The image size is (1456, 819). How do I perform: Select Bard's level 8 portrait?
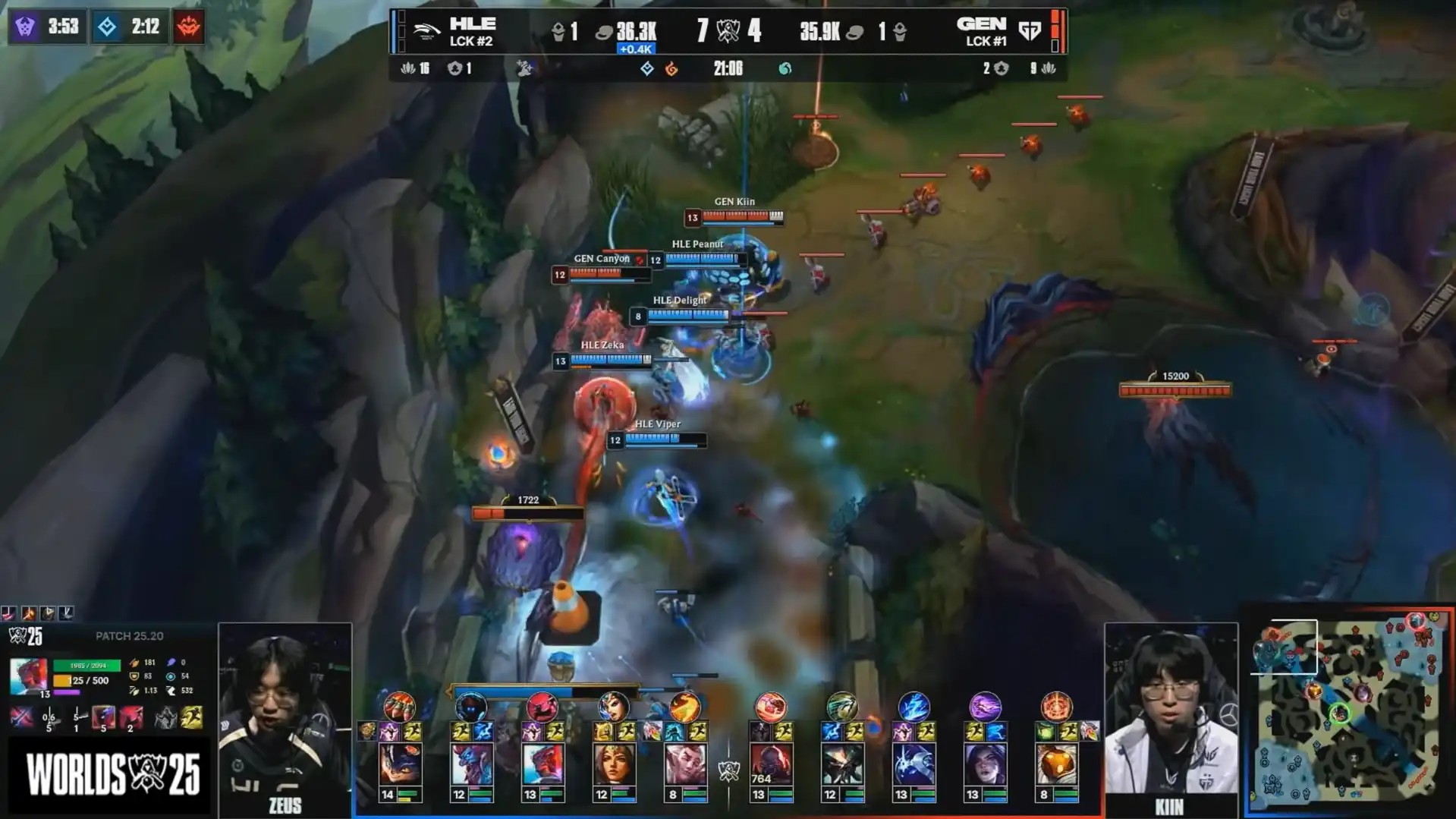coord(1056,764)
